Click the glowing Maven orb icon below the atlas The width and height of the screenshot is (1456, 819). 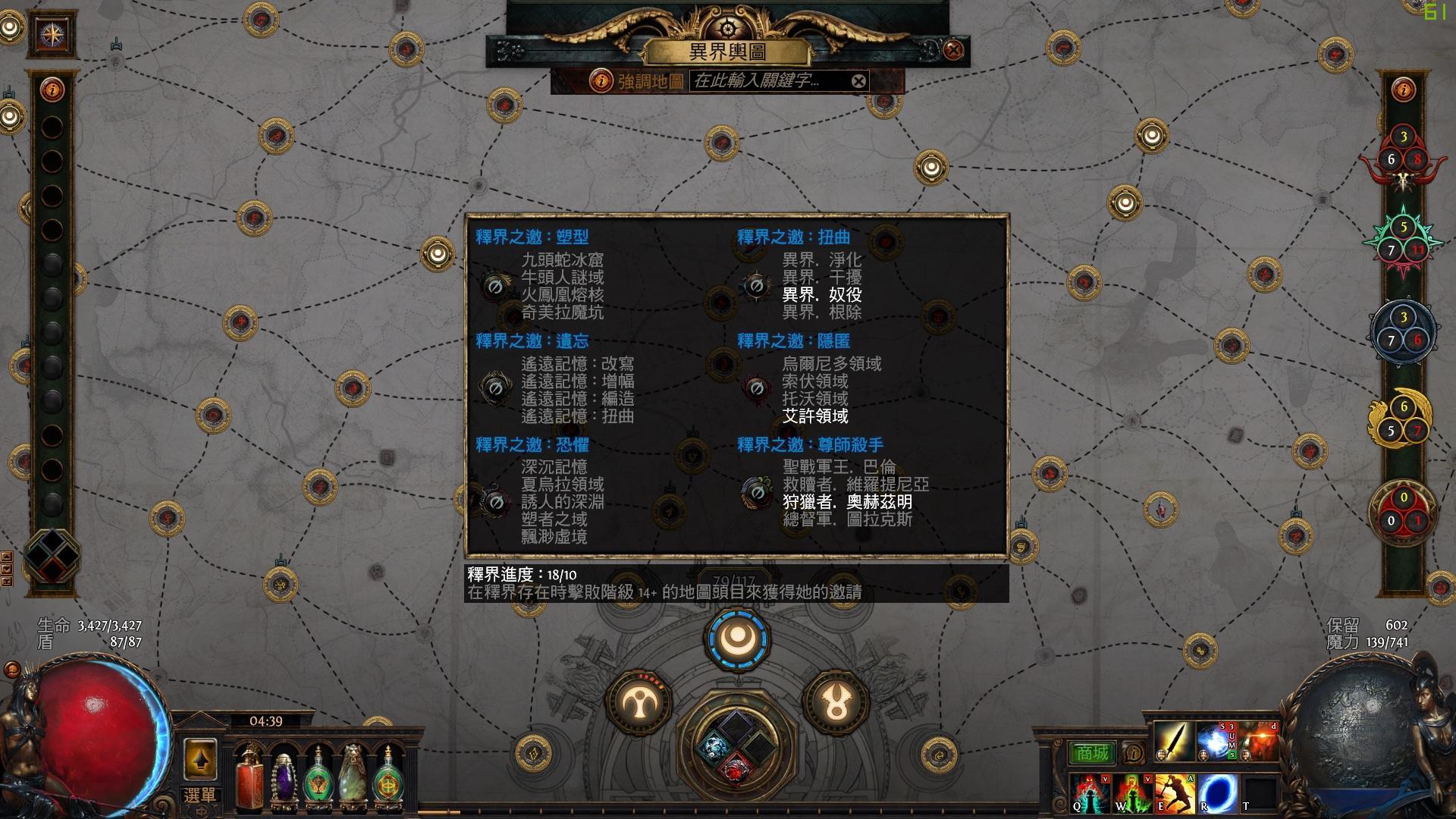737,641
